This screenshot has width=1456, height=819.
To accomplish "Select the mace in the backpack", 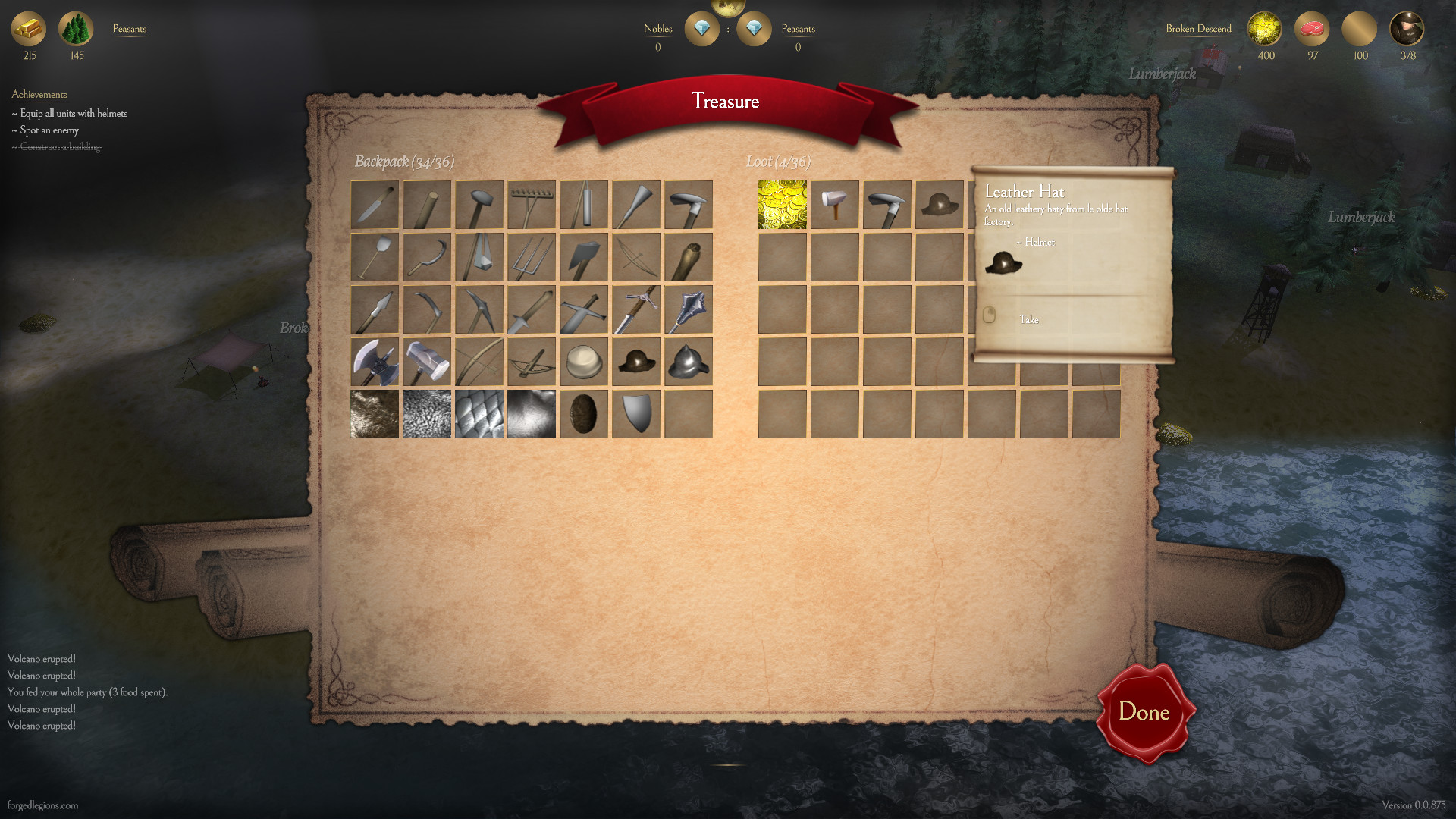I will (689, 309).
